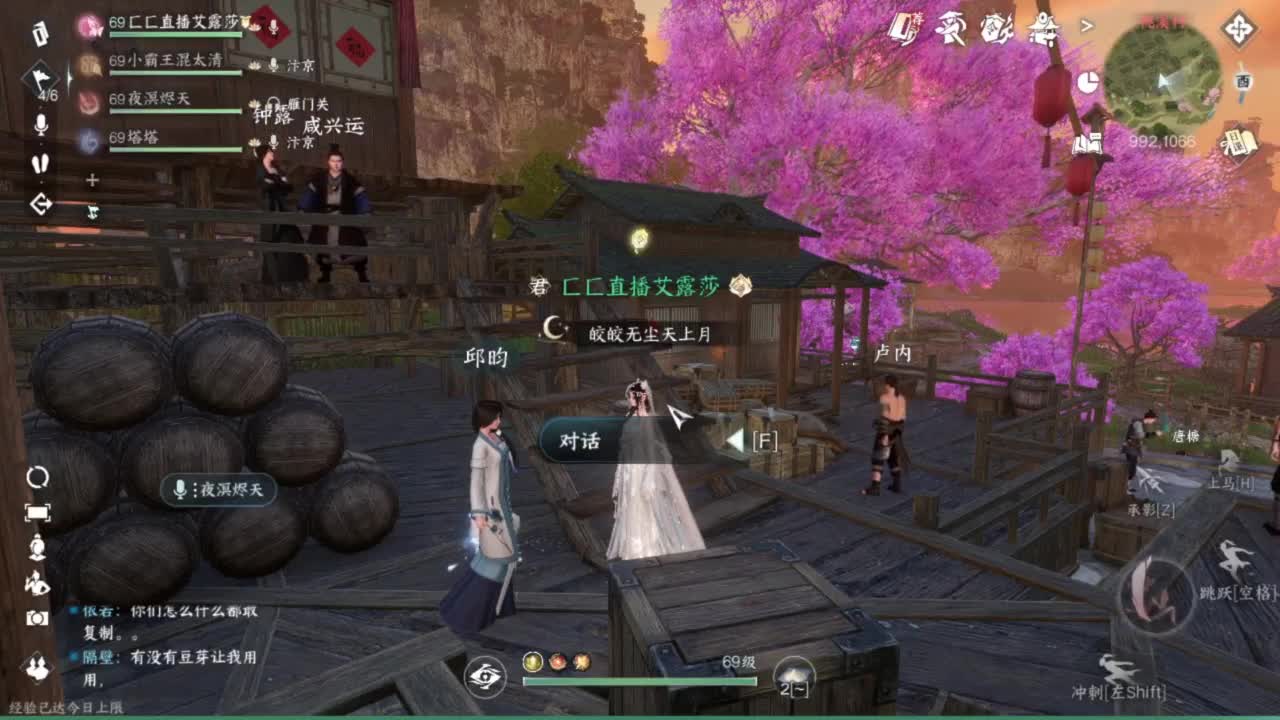The image size is (1280, 720).
Task: Click the plus button below the chat list
Action: [92, 180]
